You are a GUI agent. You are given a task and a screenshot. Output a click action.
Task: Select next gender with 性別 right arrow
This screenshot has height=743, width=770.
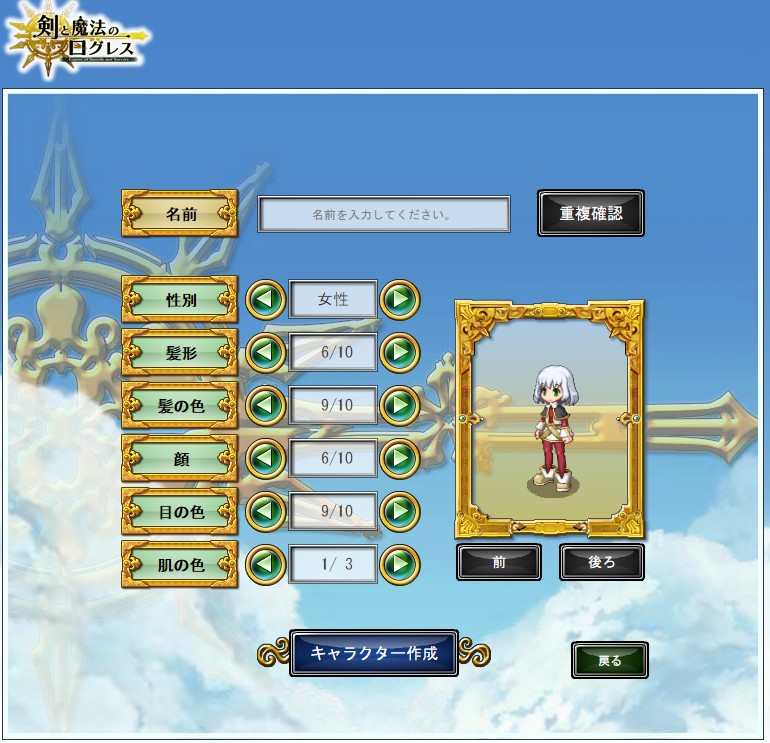[x=399, y=299]
